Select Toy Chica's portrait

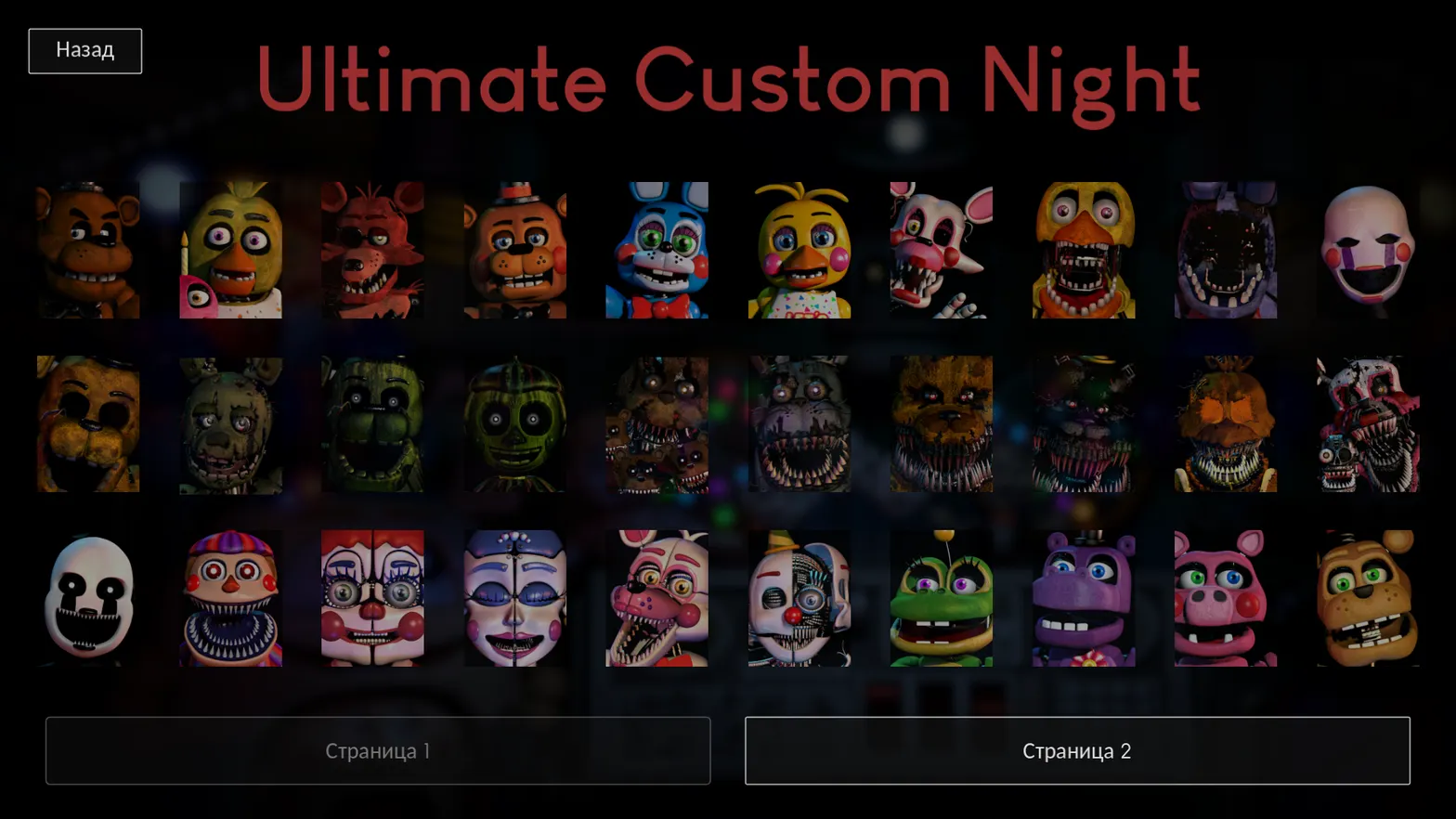(x=801, y=251)
